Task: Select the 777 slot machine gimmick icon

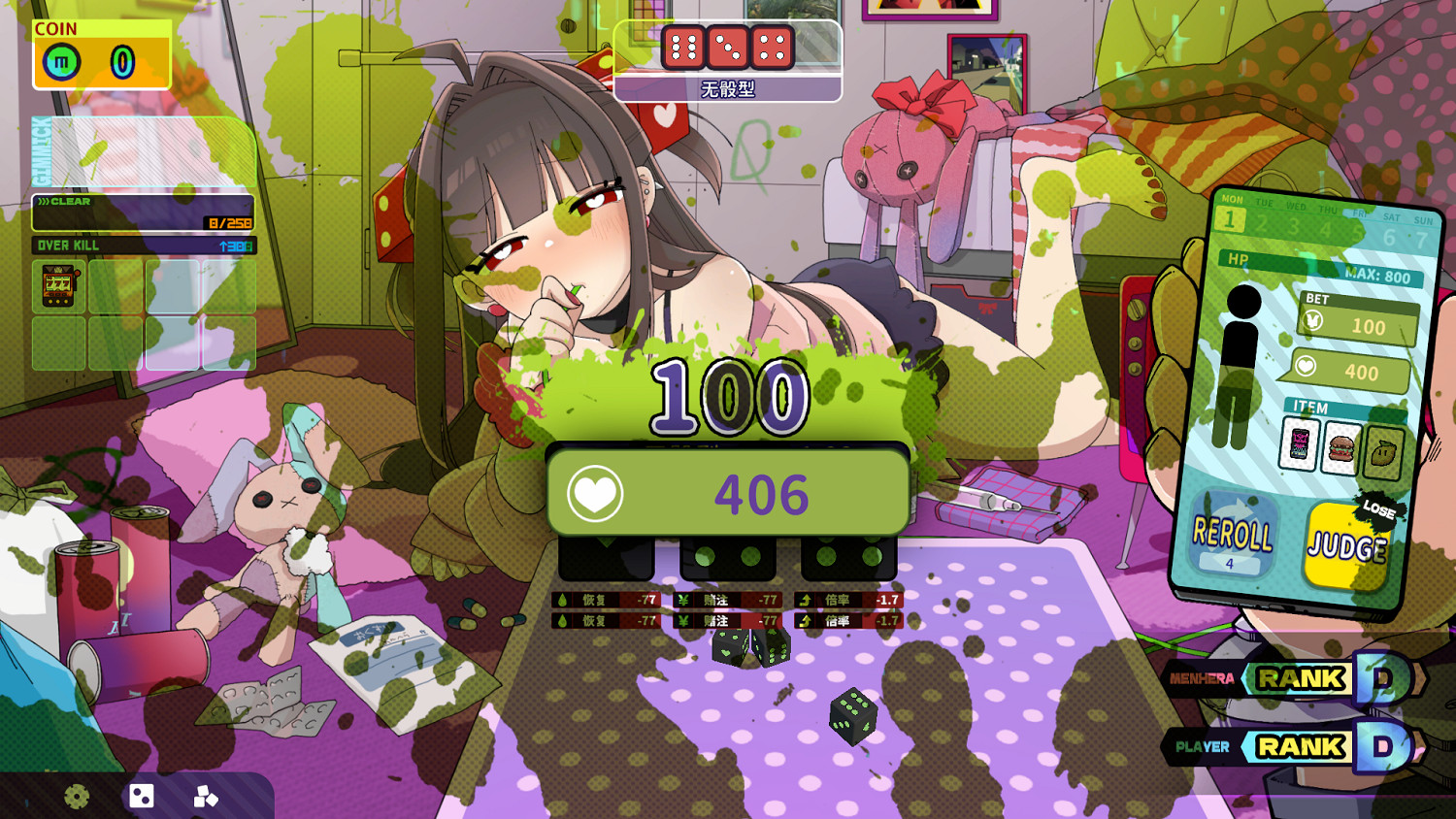Action: pos(58,284)
